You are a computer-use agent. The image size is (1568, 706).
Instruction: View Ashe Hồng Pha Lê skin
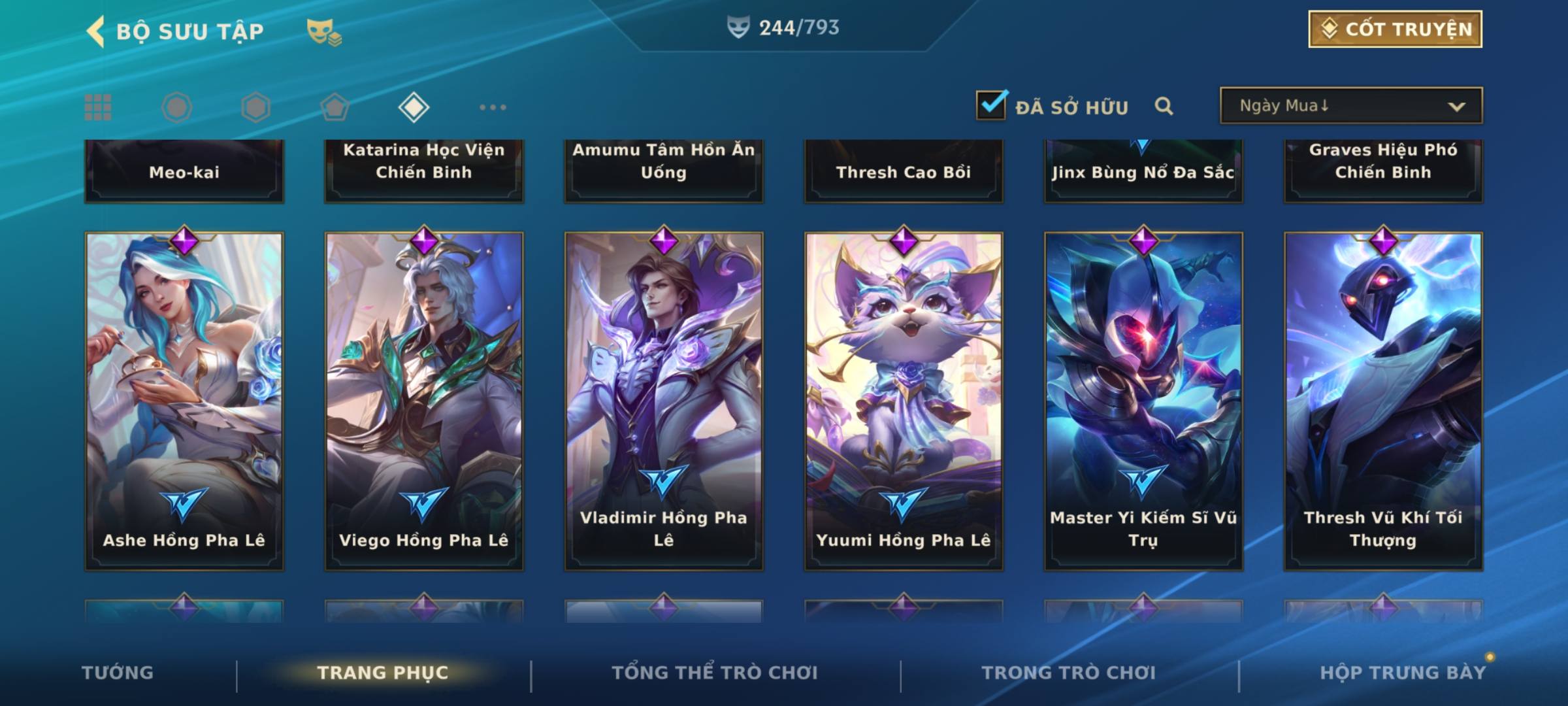click(x=184, y=400)
